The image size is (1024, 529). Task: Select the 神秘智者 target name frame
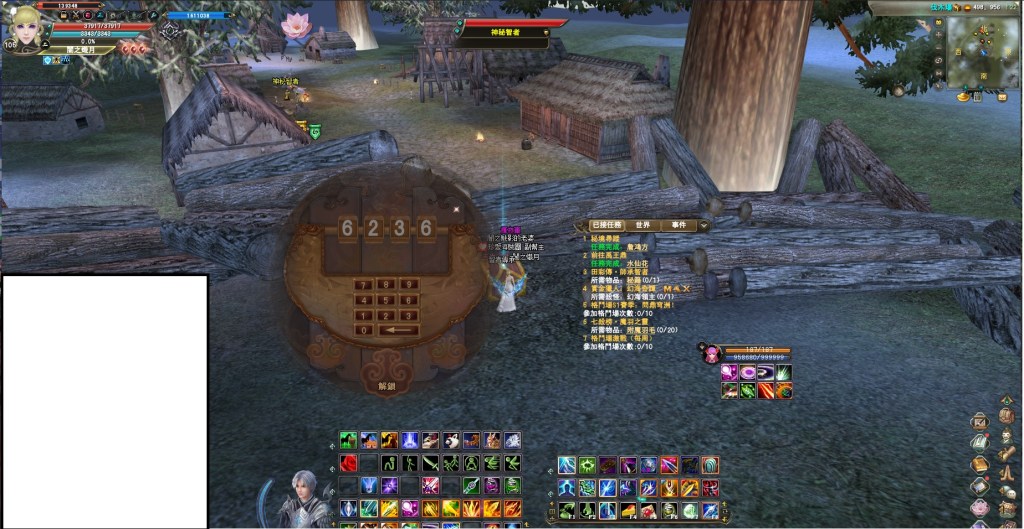pos(502,33)
